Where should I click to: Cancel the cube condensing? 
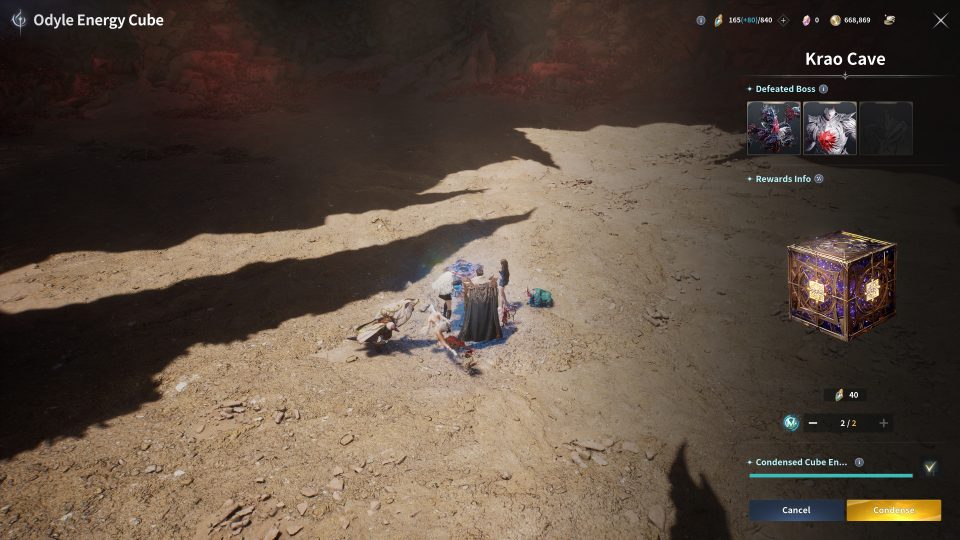(796, 510)
